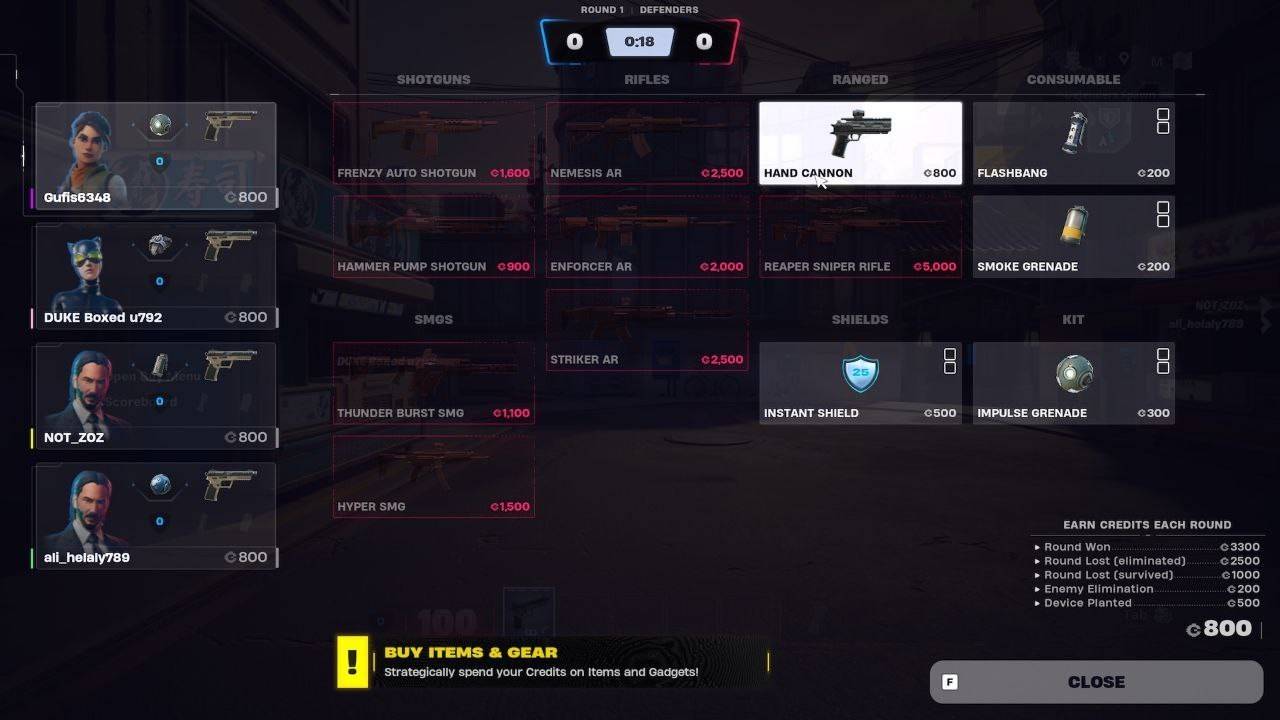This screenshot has width=1280, height=720.
Task: Select the Impulse Grenade icon
Action: coord(1073,372)
